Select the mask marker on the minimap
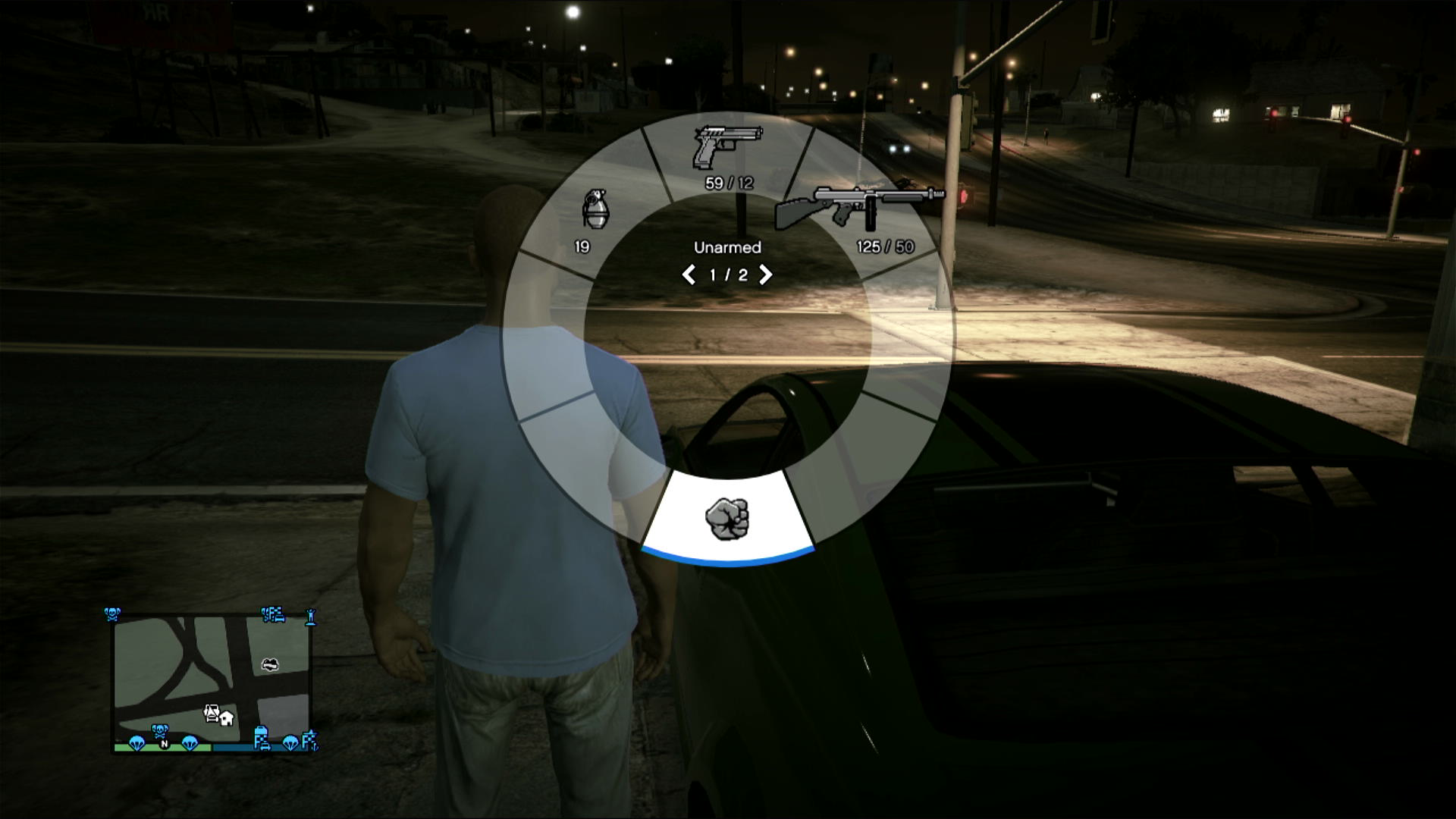1456x819 pixels. tap(269, 664)
